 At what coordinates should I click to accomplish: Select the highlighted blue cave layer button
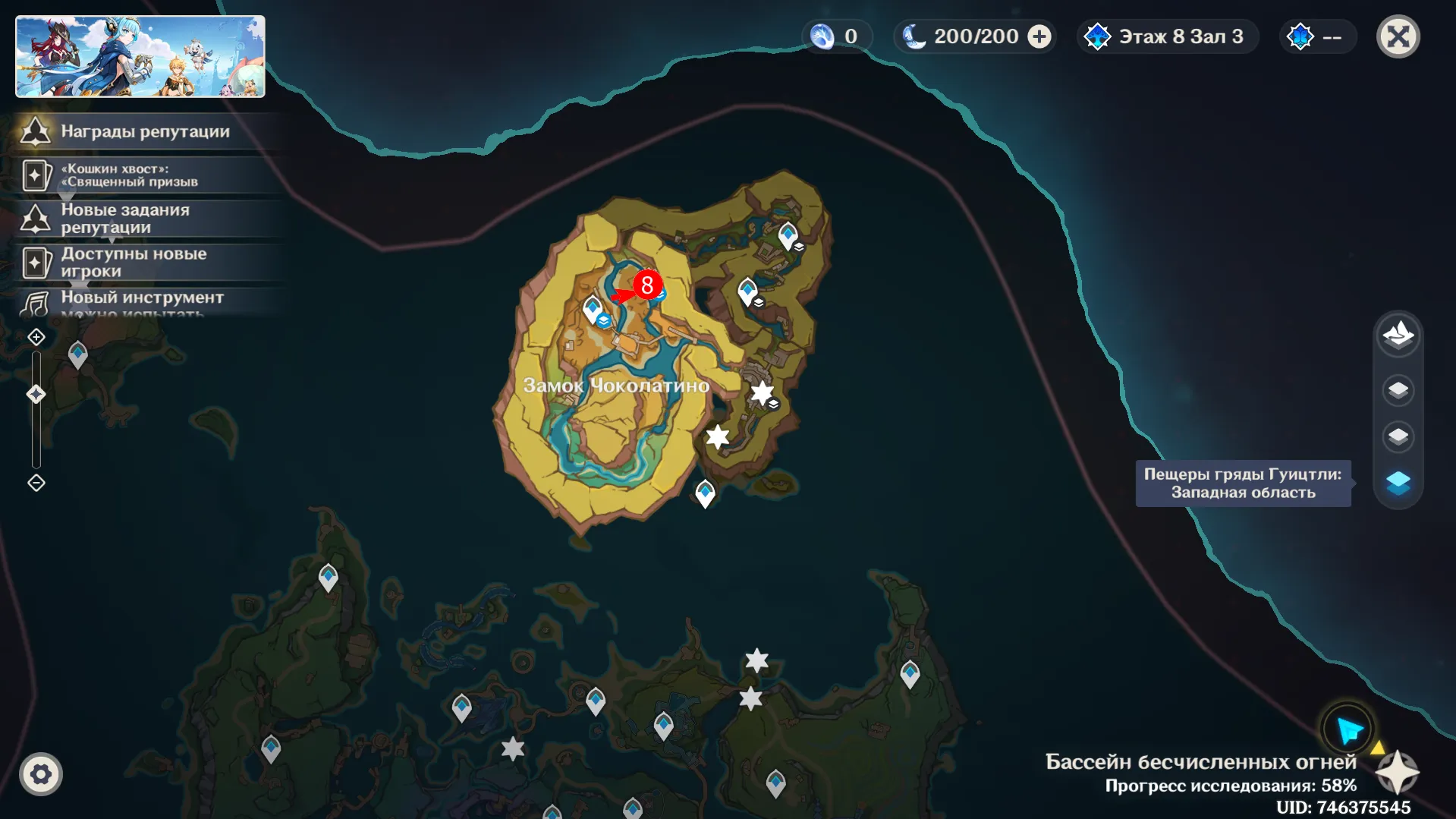click(1398, 483)
